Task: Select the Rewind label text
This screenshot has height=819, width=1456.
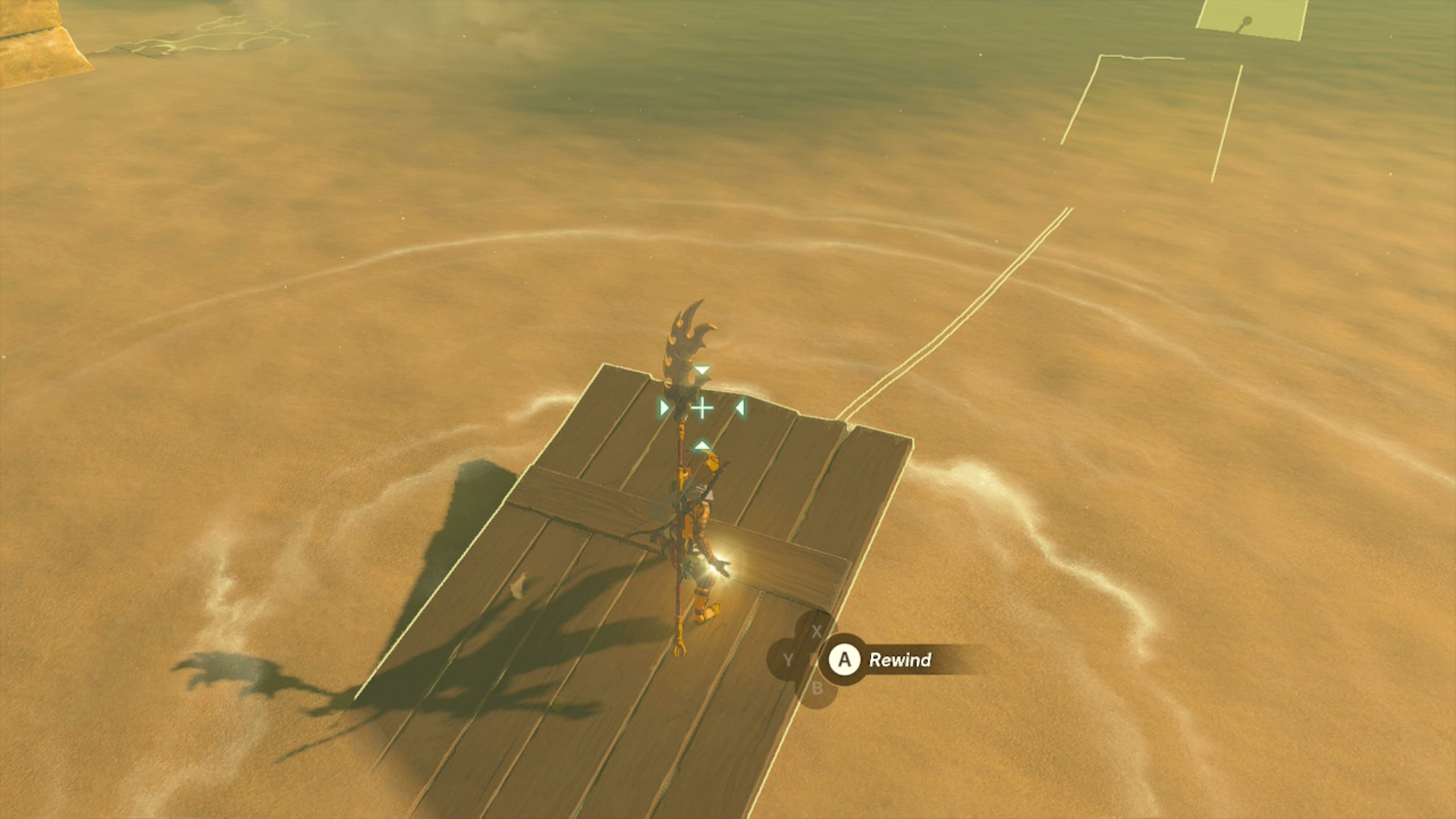Action: [x=900, y=661]
